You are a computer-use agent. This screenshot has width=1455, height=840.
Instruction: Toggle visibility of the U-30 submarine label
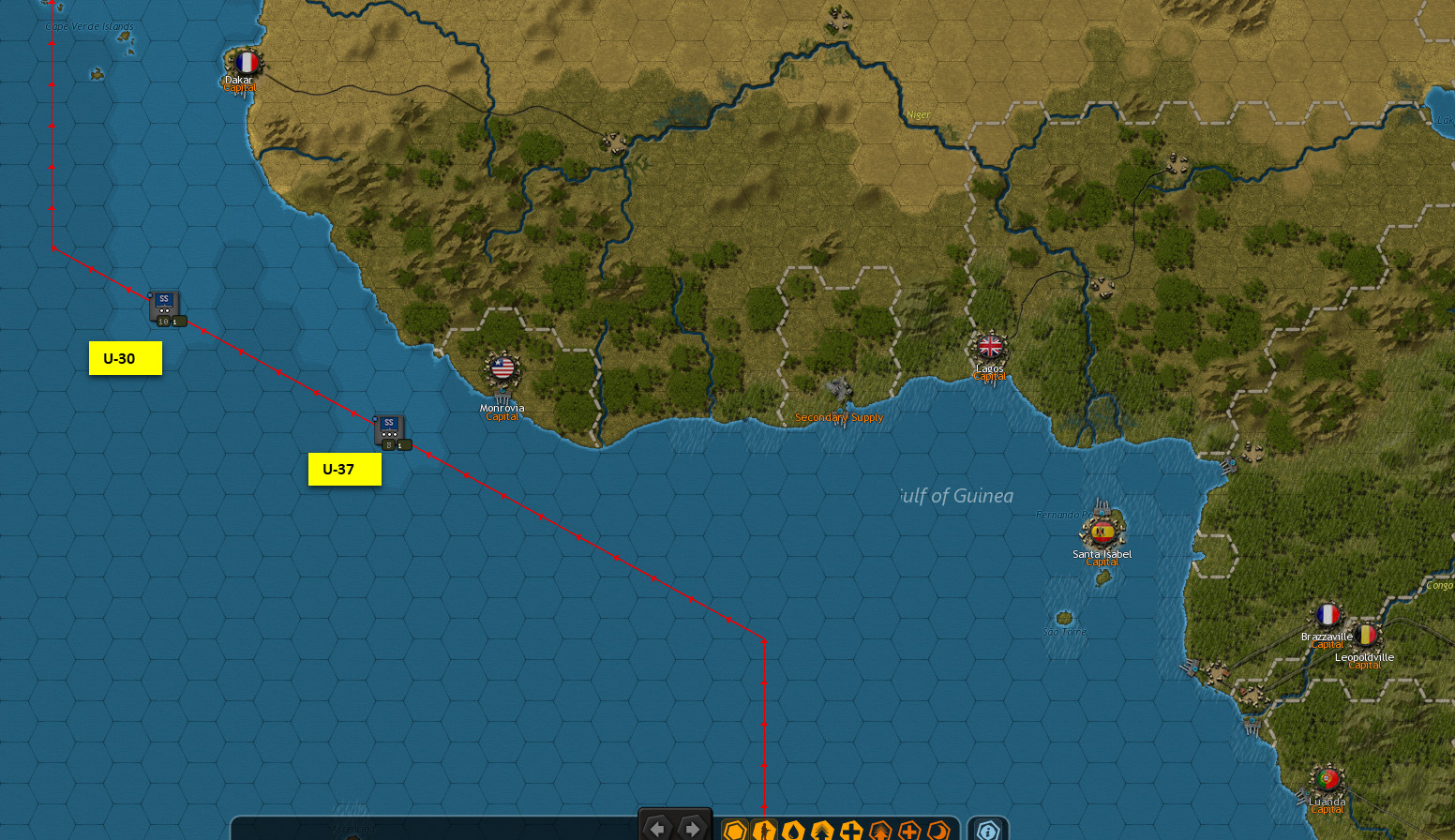point(125,357)
